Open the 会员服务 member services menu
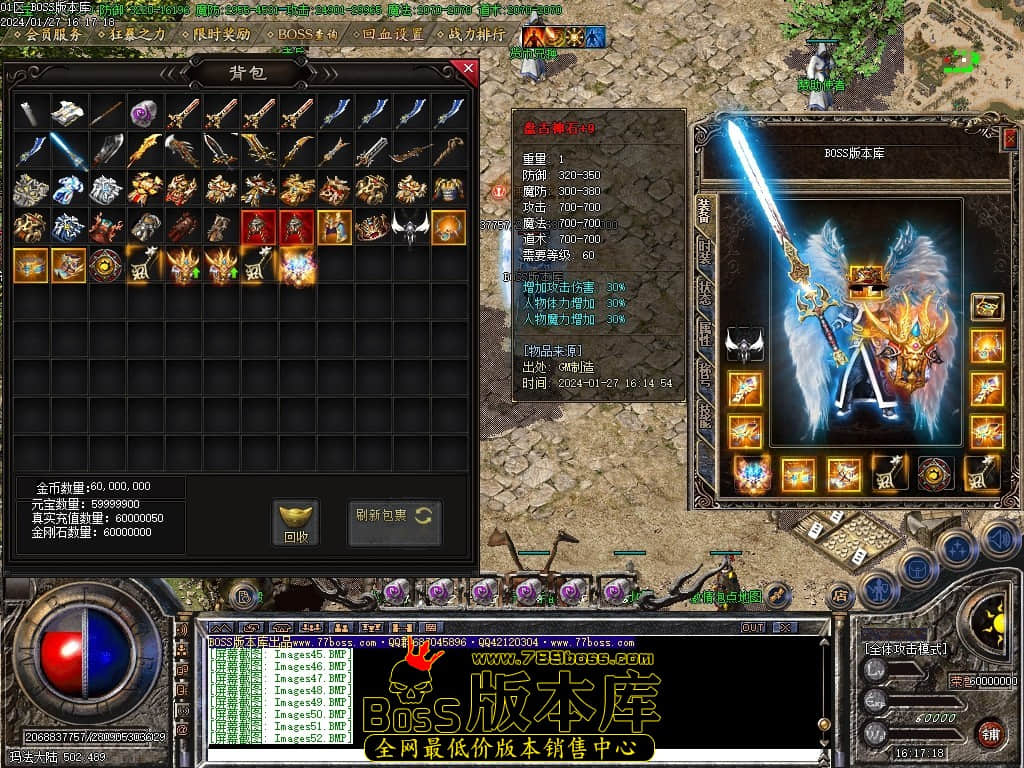The image size is (1024, 768). coord(52,34)
